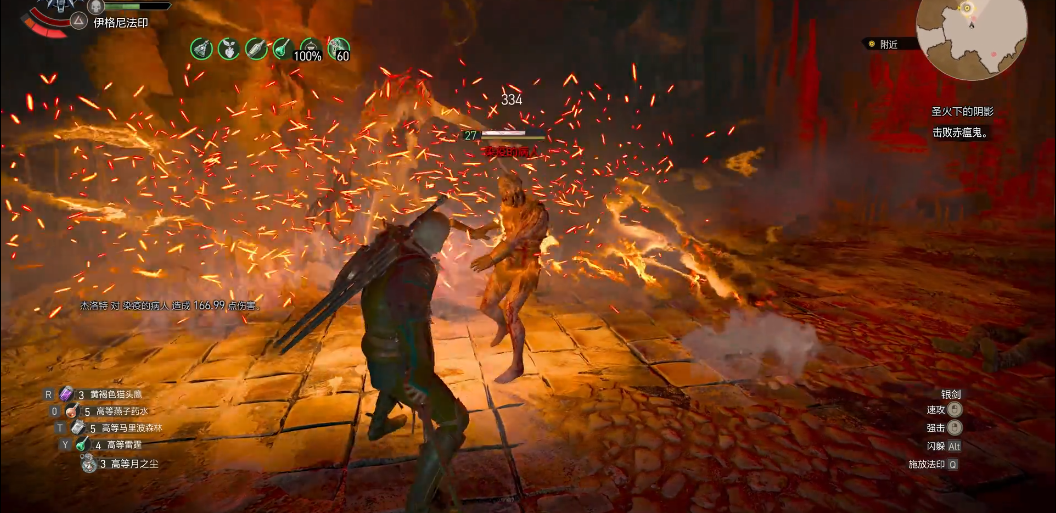Use the 黄褐色猫头鹰 potion slot
The height and width of the screenshot is (513, 1056).
coord(67,394)
